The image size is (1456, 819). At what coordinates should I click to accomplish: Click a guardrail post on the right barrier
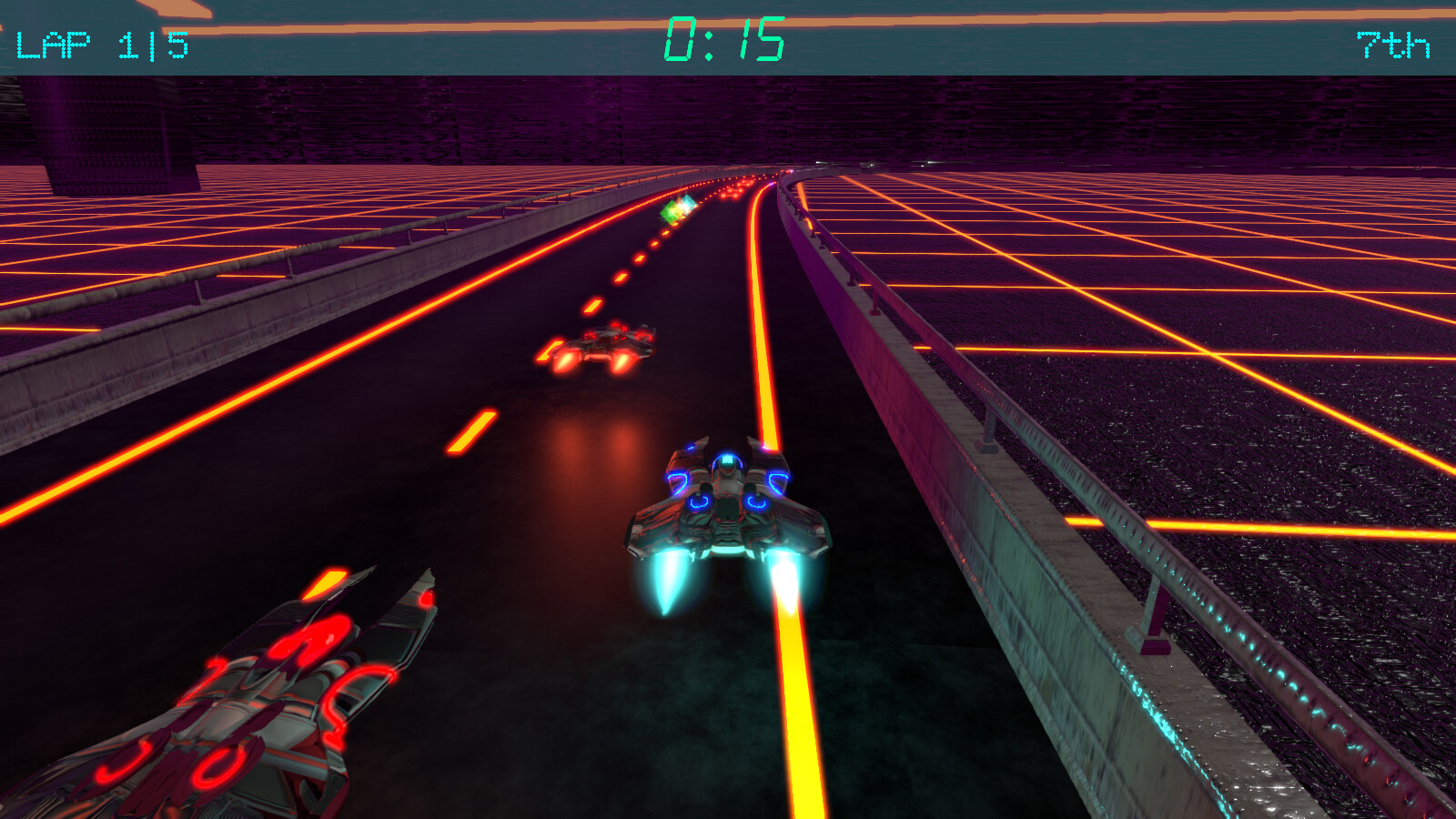coord(991,428)
